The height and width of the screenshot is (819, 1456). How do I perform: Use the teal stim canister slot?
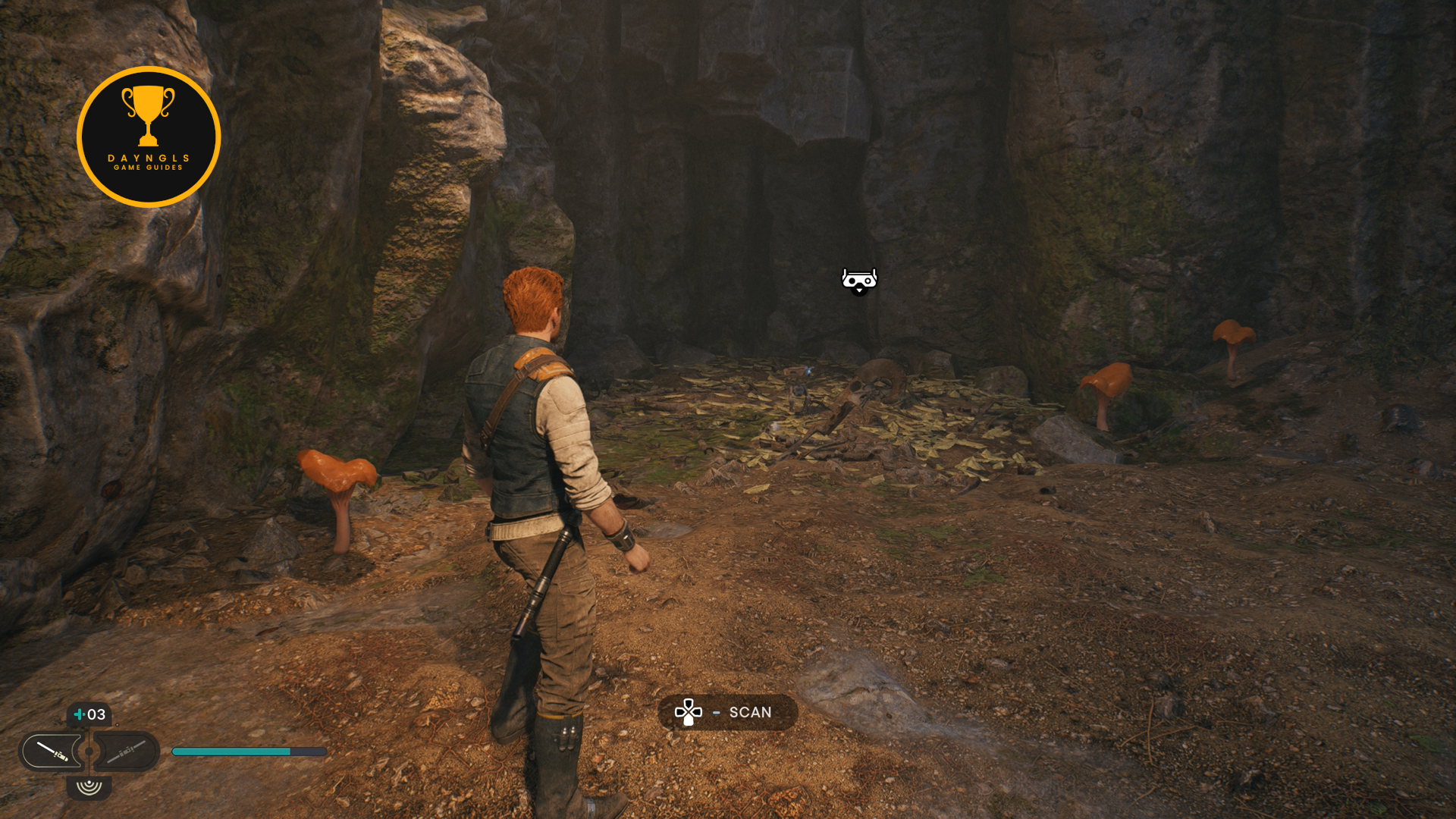[89, 714]
